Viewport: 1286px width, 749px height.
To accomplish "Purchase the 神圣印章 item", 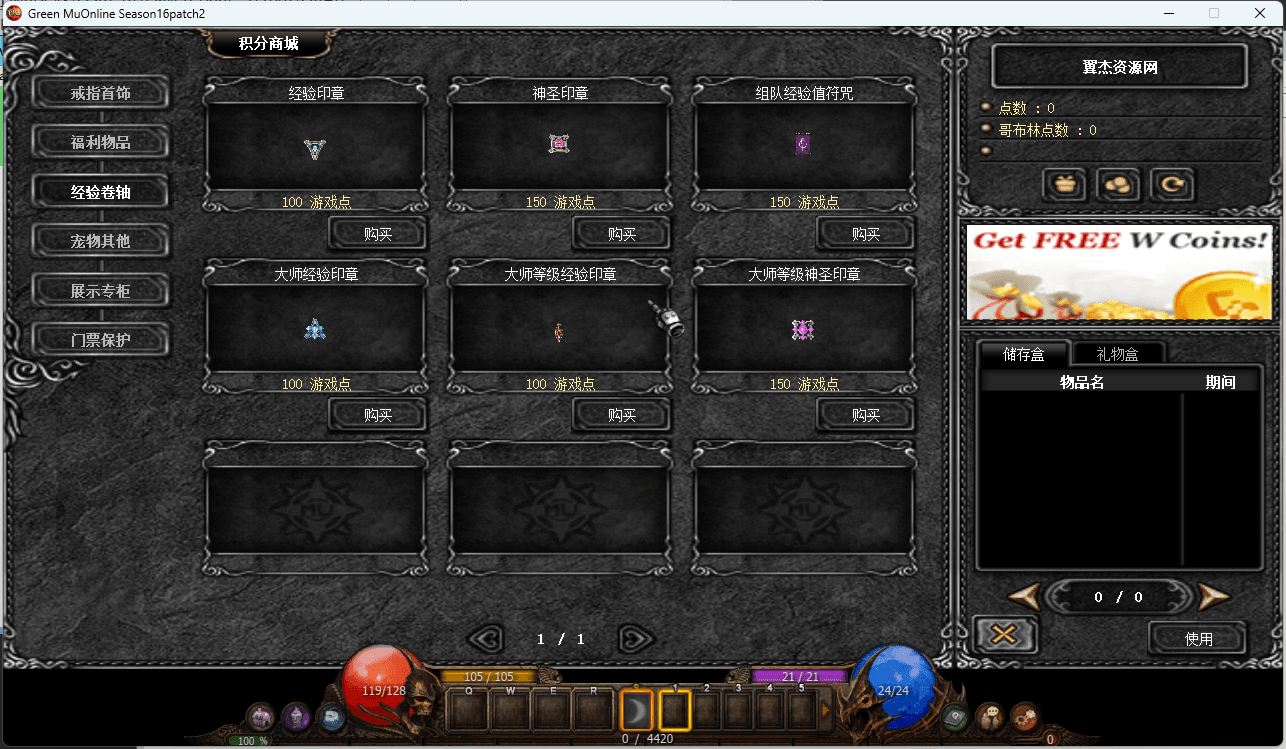I will click(622, 234).
